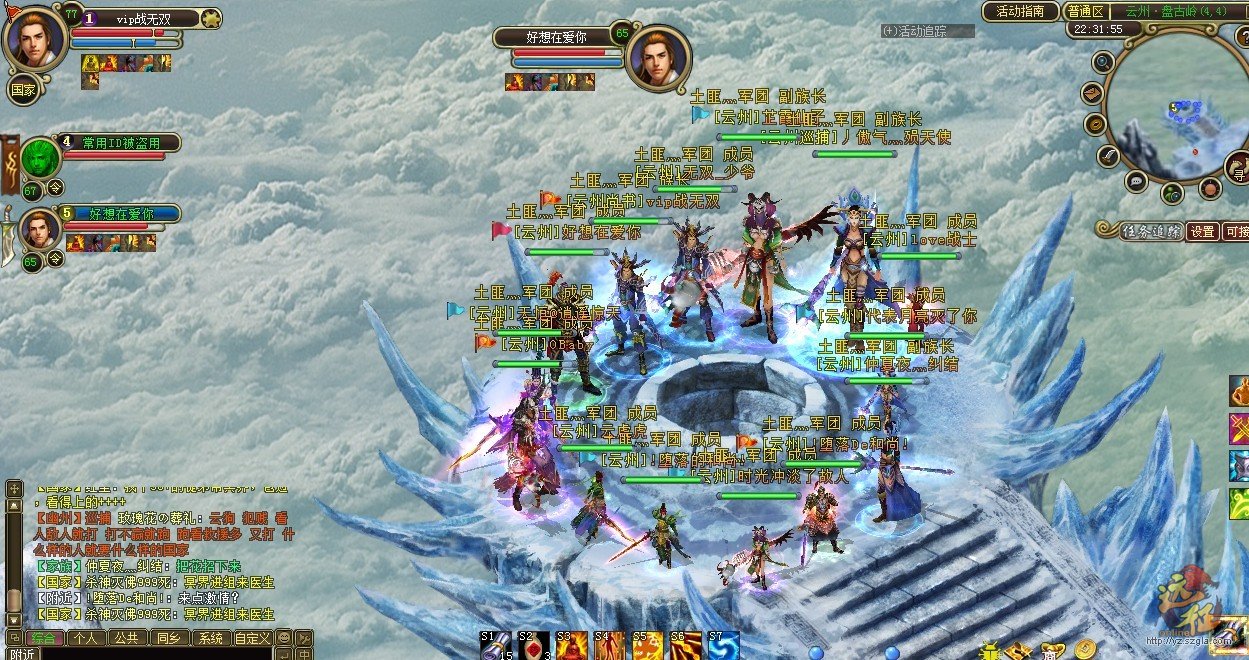
Task: Open the magnifying glass search icon
Action: point(1103,62)
